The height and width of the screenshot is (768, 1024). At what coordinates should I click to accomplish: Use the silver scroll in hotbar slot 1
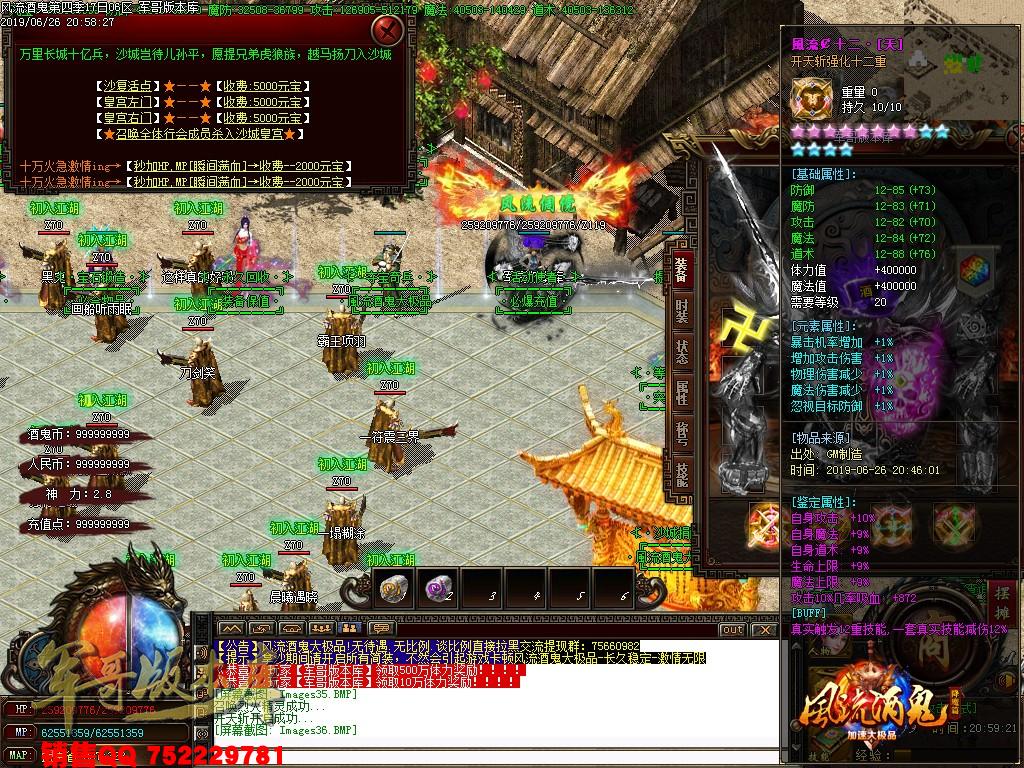point(391,590)
